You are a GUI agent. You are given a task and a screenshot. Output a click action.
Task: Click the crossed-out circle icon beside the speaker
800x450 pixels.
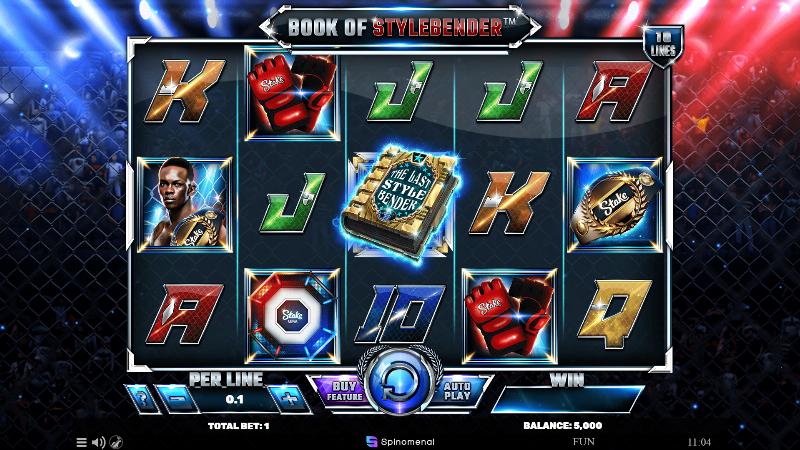tap(116, 441)
